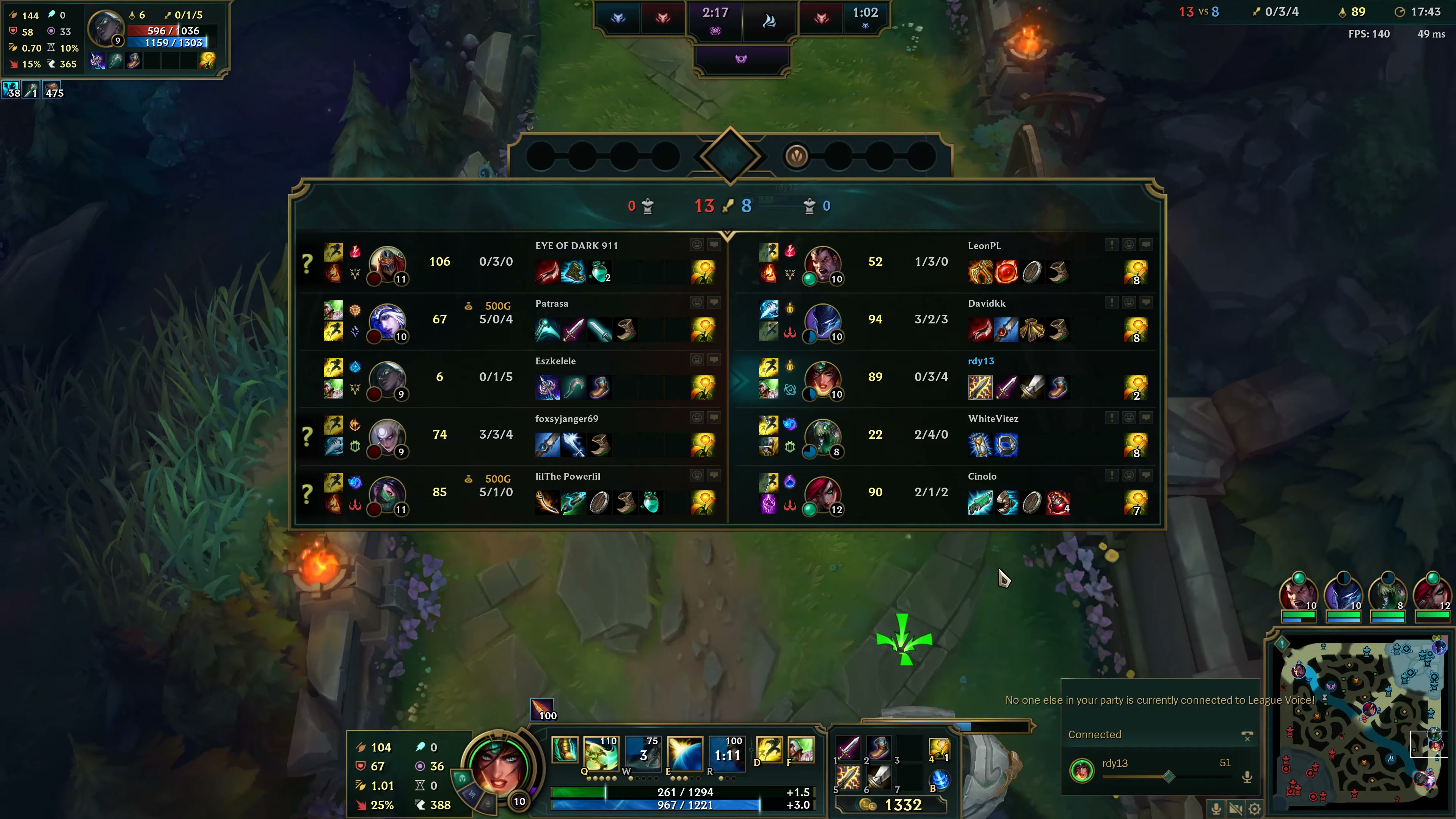Click rdy13's highlighted name on the scoreboard

[x=981, y=361]
